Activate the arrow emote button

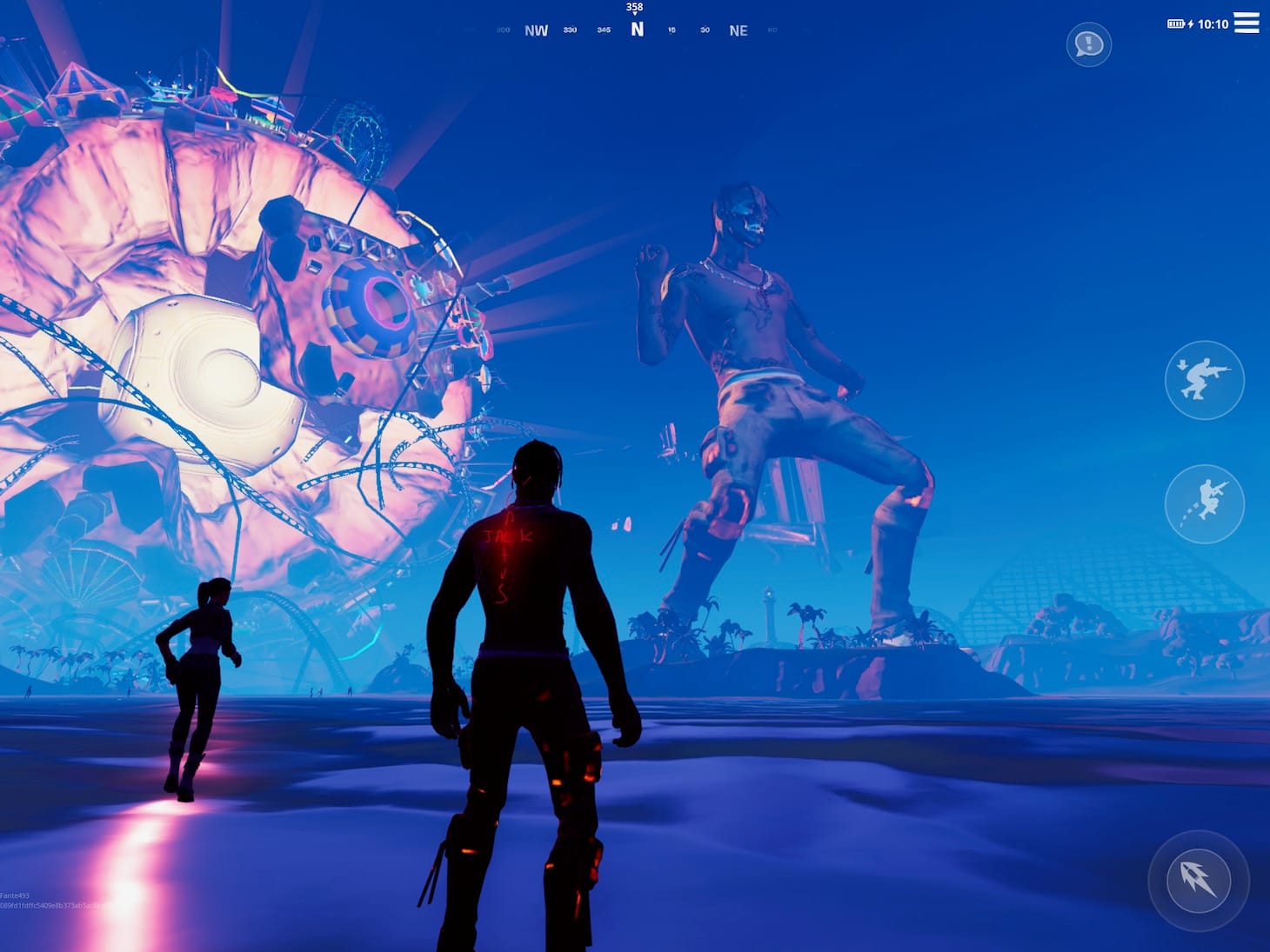pos(1198,880)
